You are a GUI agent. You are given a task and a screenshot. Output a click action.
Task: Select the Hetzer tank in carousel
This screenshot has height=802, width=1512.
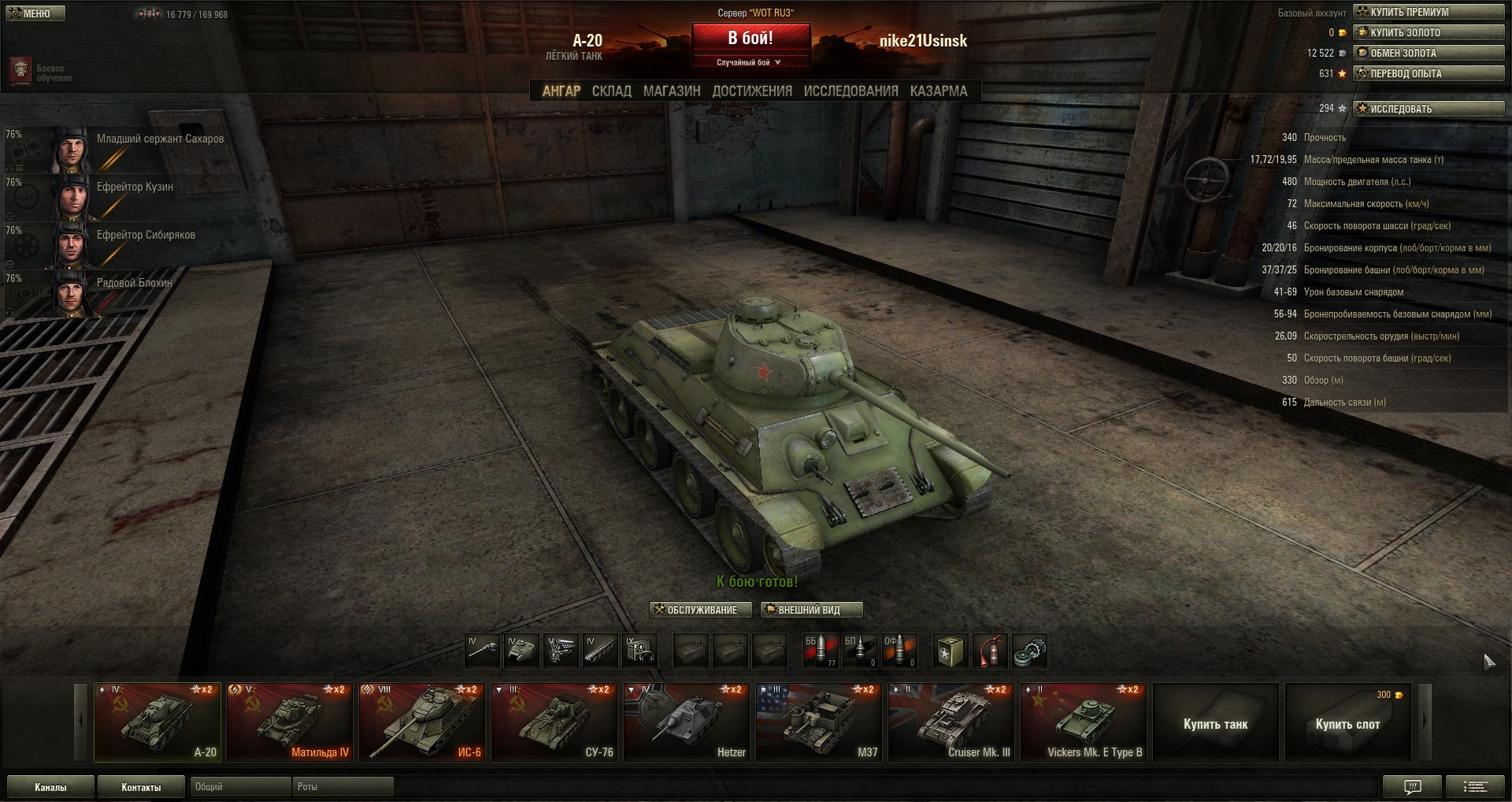pos(687,722)
